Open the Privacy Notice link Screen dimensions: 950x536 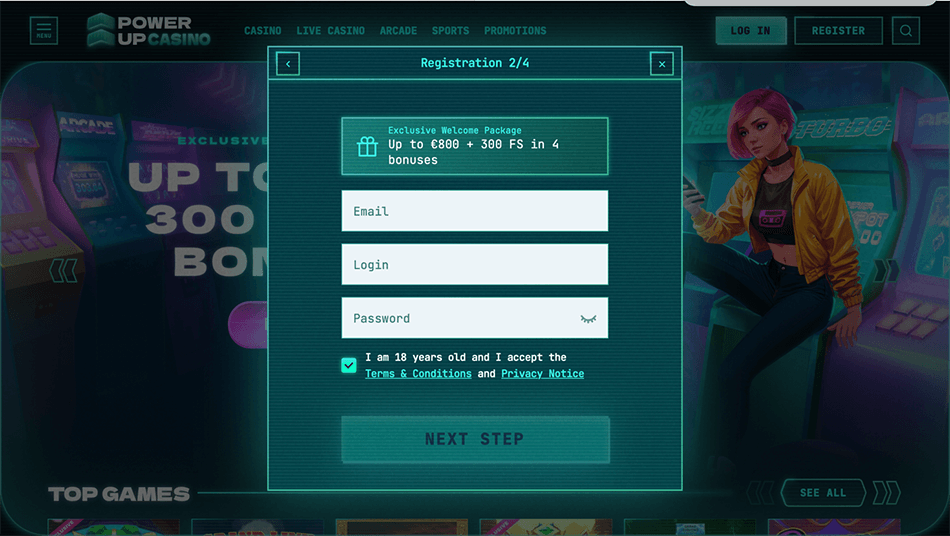tap(542, 374)
